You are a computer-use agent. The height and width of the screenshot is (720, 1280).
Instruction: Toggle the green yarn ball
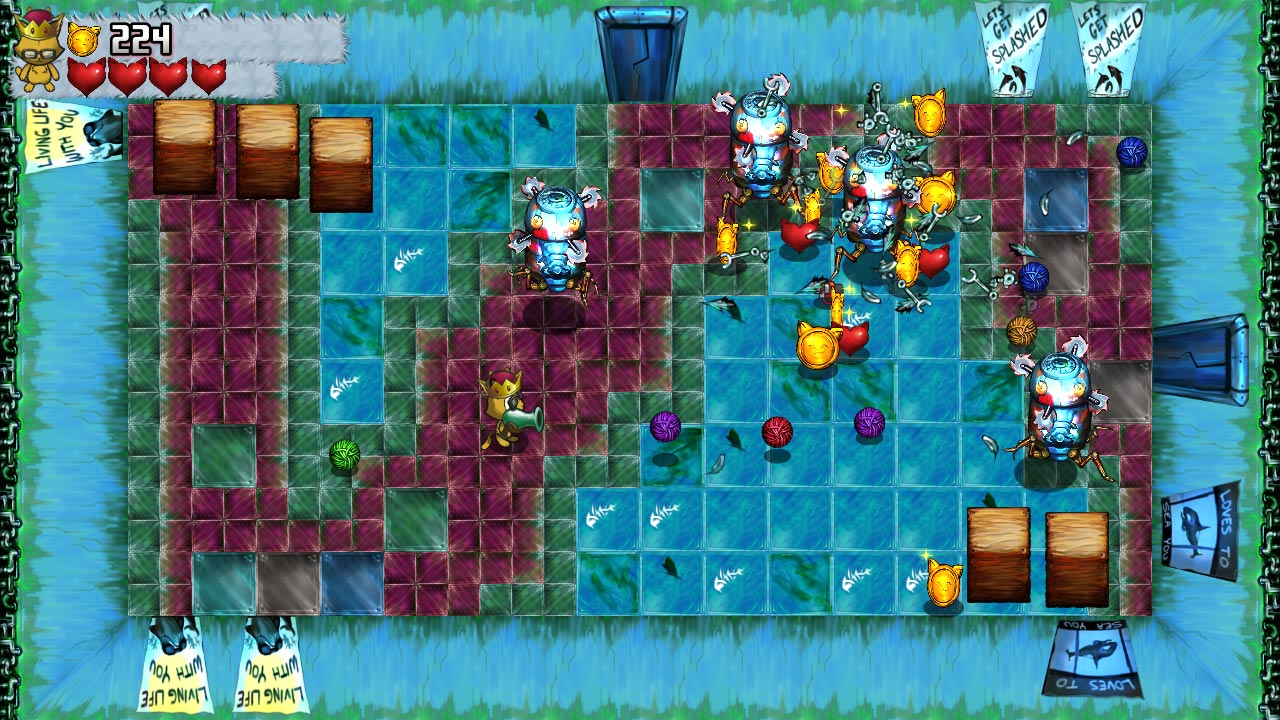point(346,456)
